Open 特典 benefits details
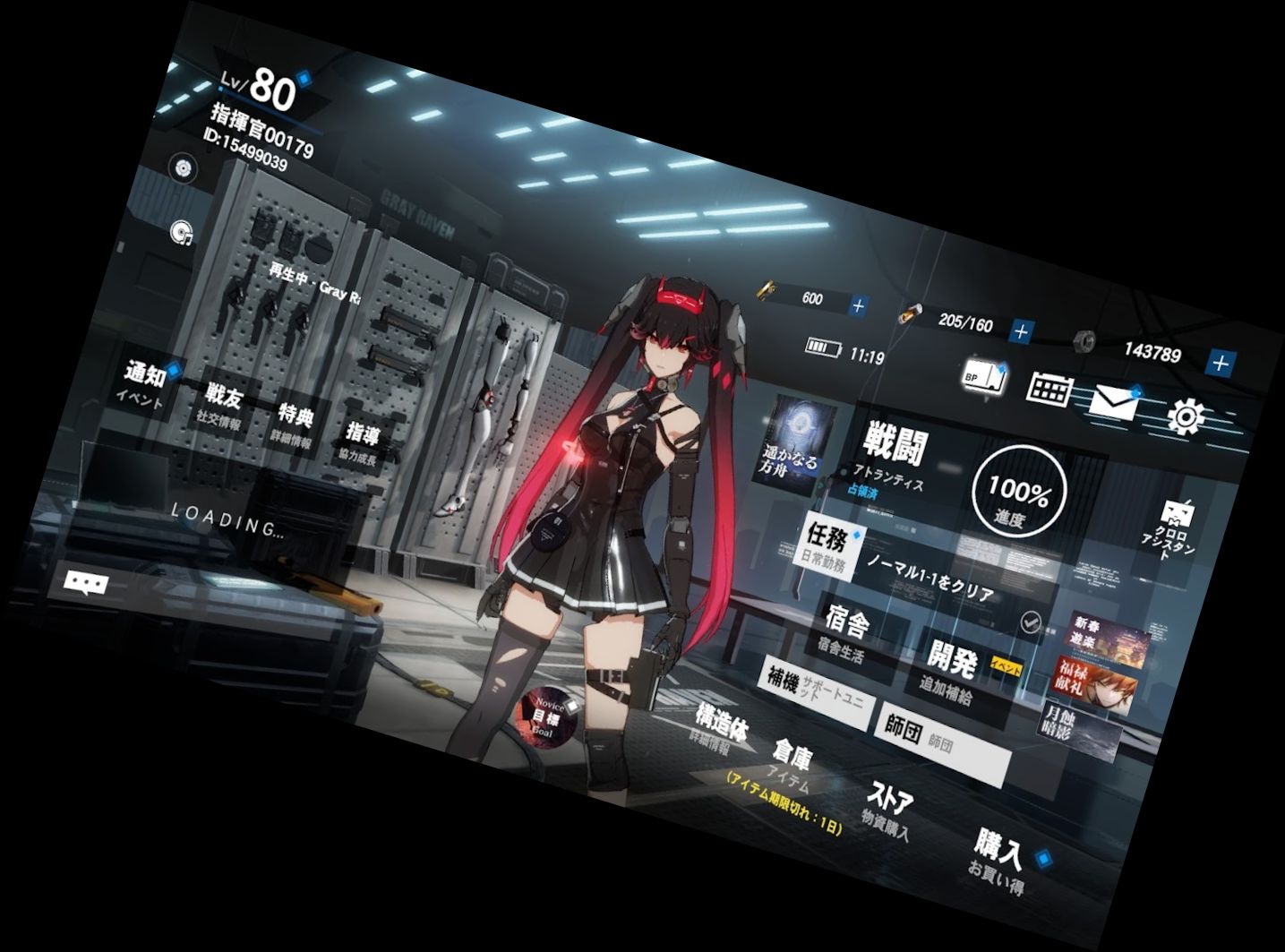Screen dimensions: 1285x952 point(294,425)
